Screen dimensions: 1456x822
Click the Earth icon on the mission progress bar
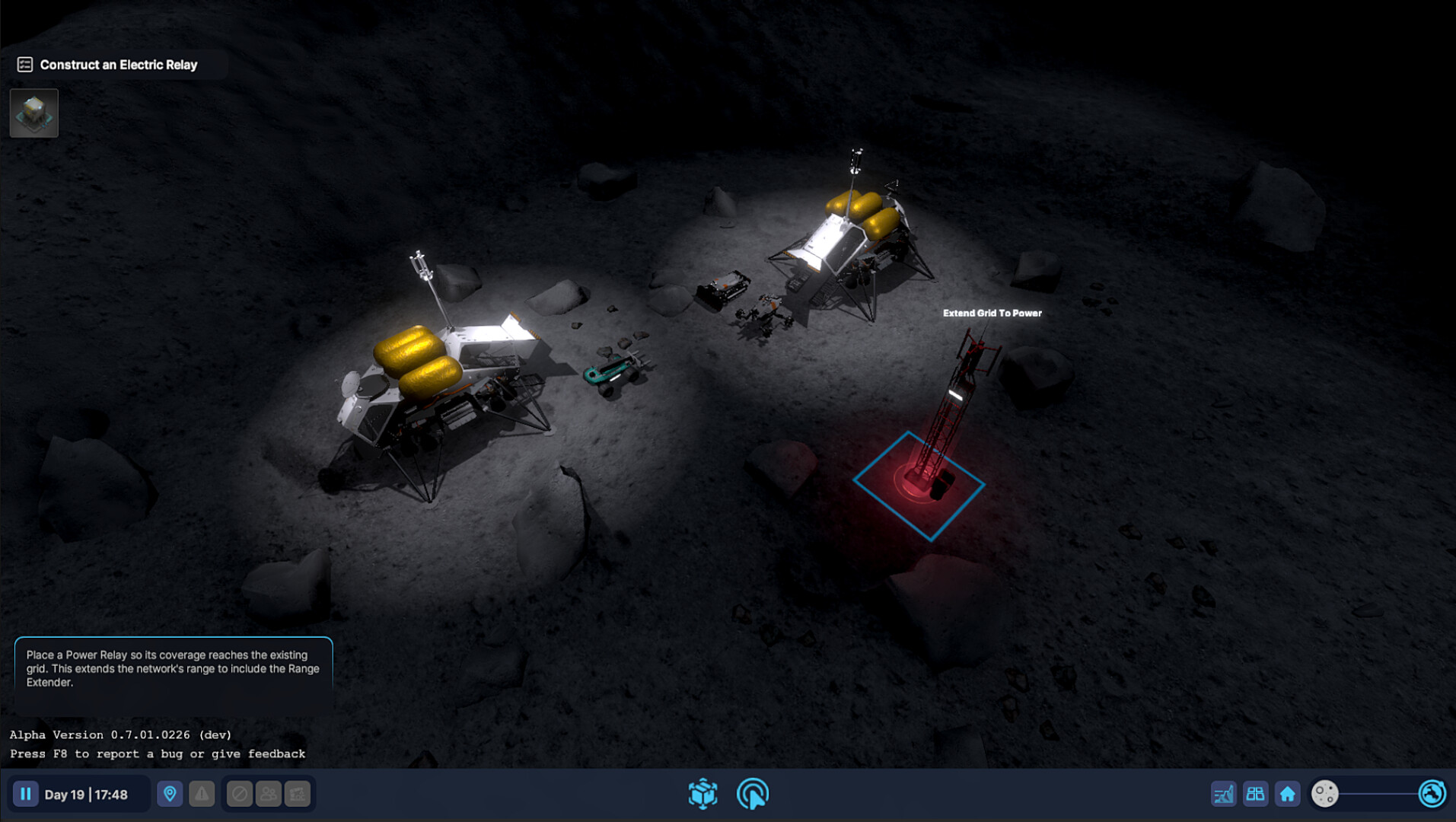pos(1433,794)
